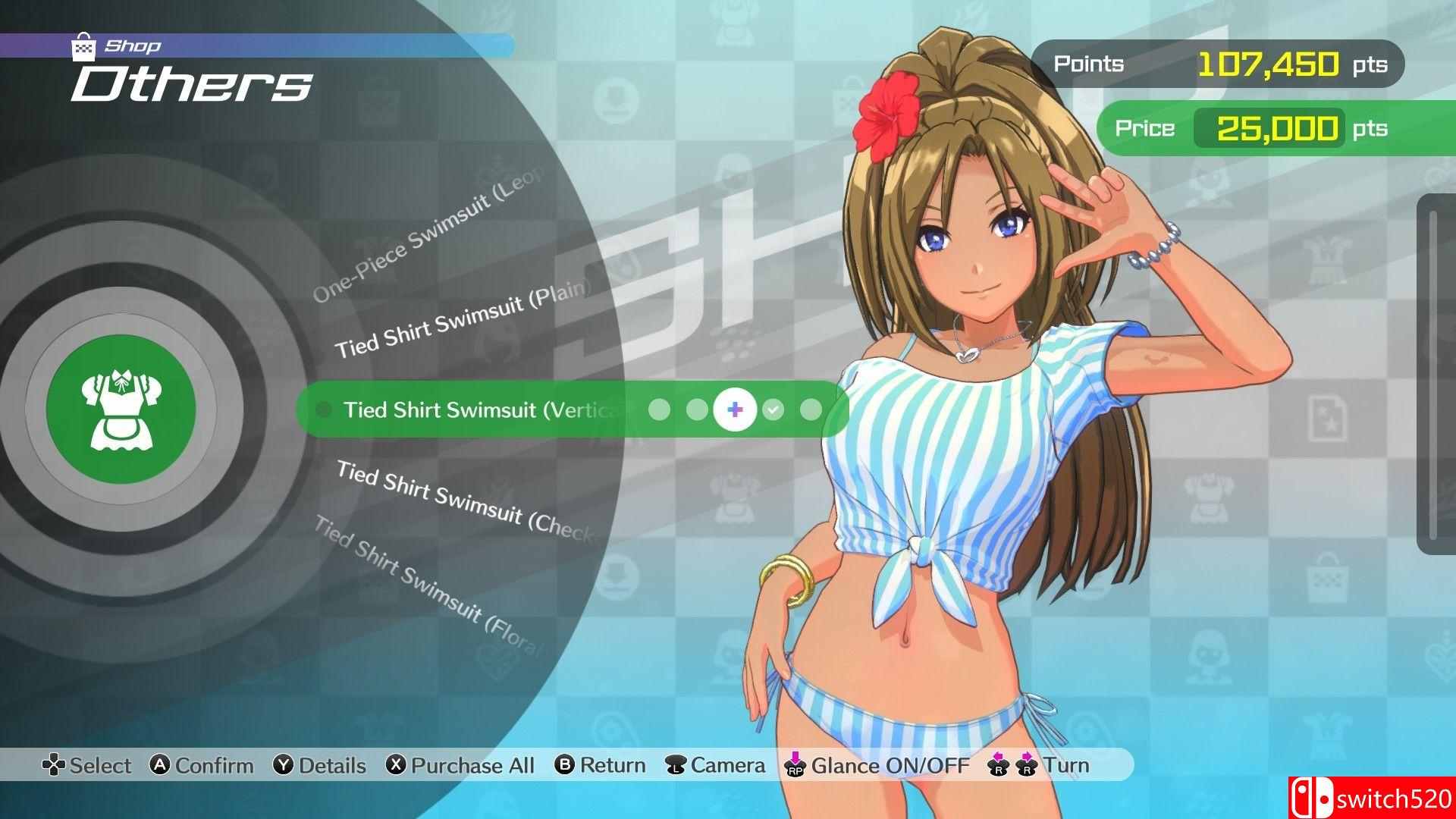Pick the leftmost color variant dot

click(x=660, y=409)
